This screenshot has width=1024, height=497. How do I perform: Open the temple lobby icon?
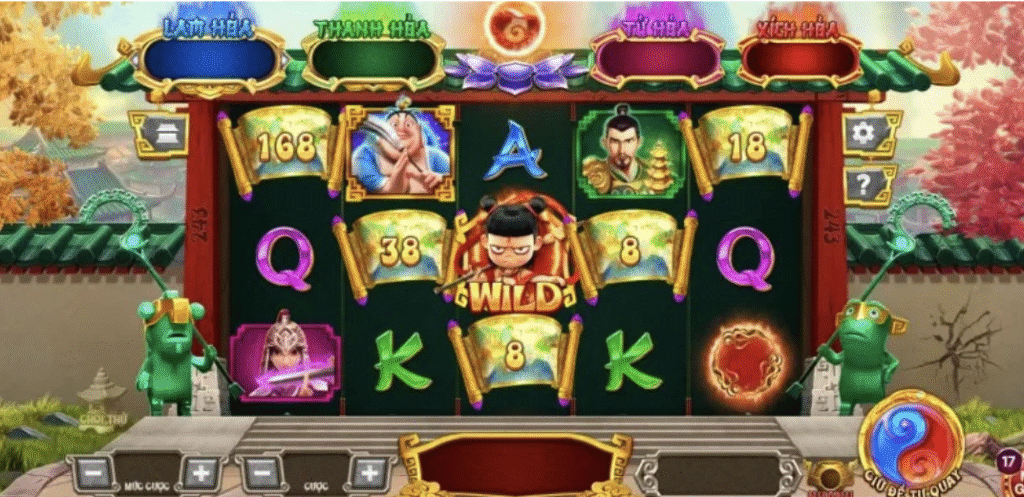(158, 133)
